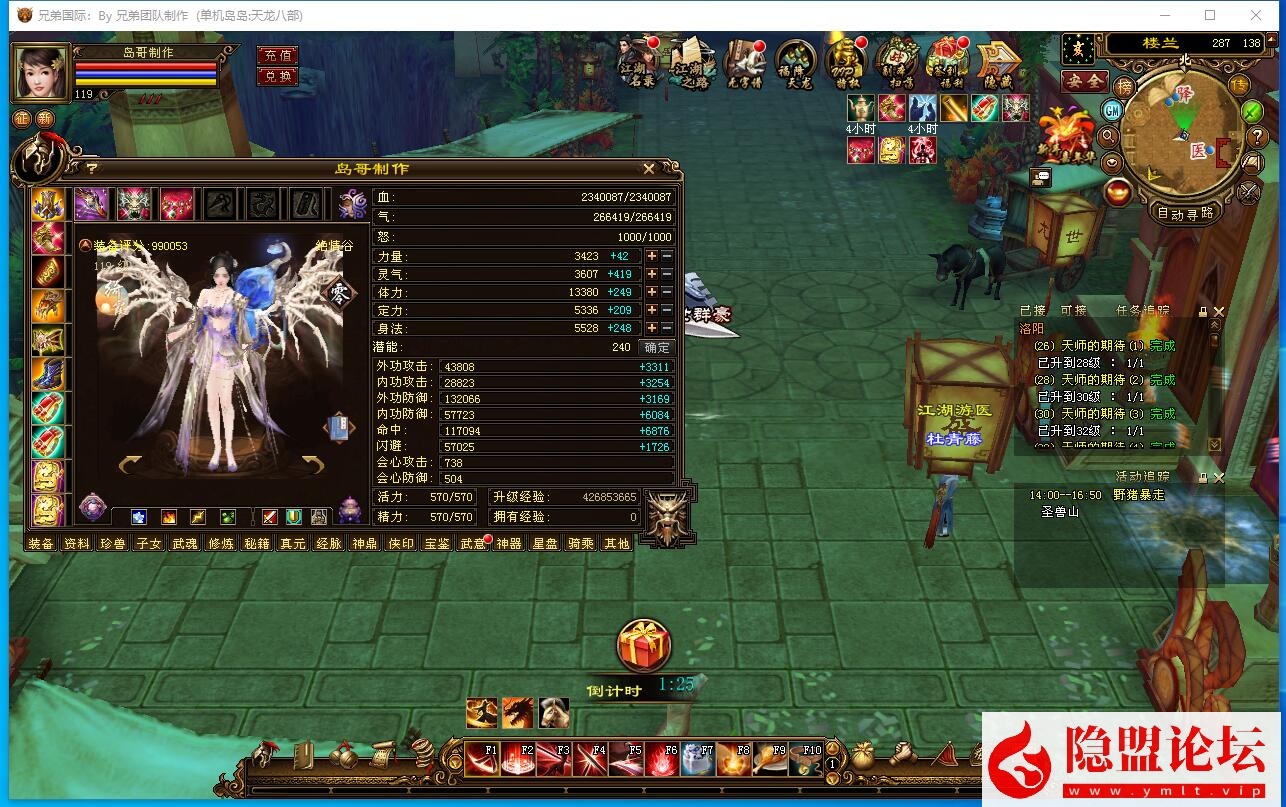Open the countdown gift box reward

pyautogui.click(x=643, y=646)
